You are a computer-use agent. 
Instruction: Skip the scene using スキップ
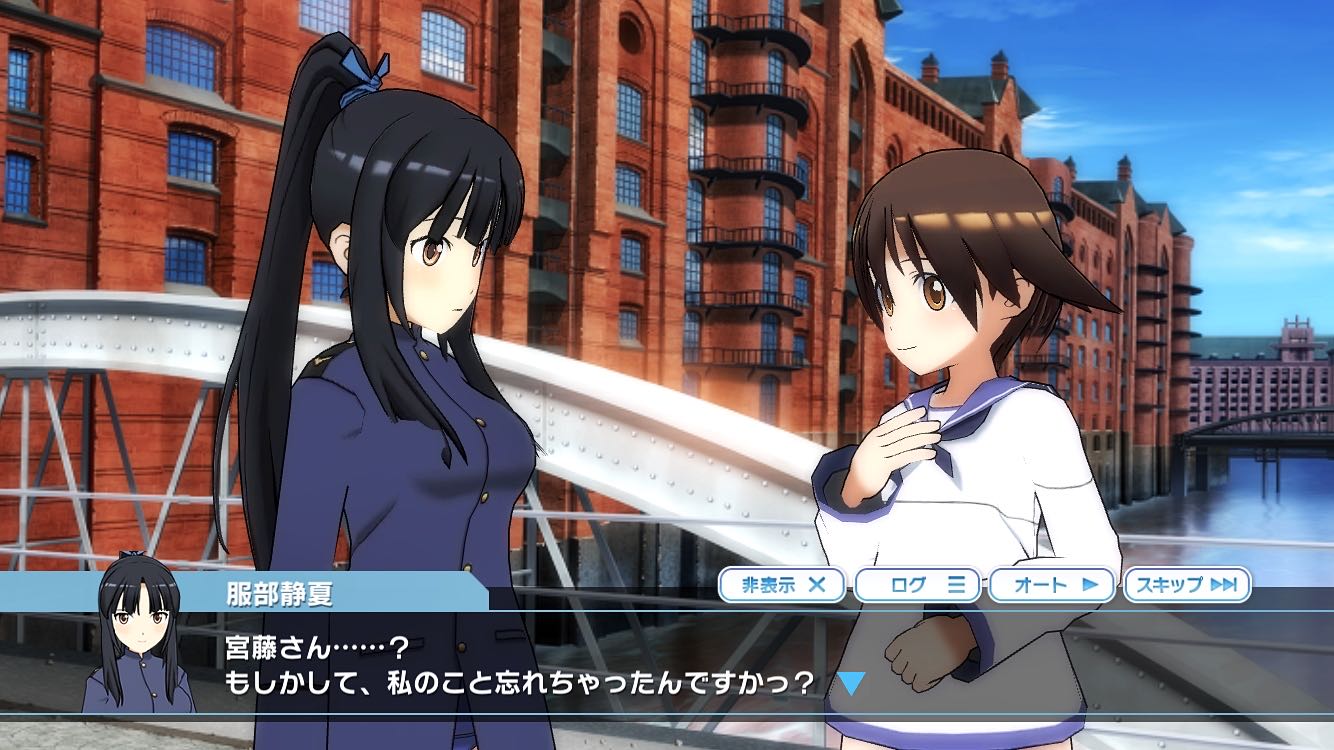1186,585
